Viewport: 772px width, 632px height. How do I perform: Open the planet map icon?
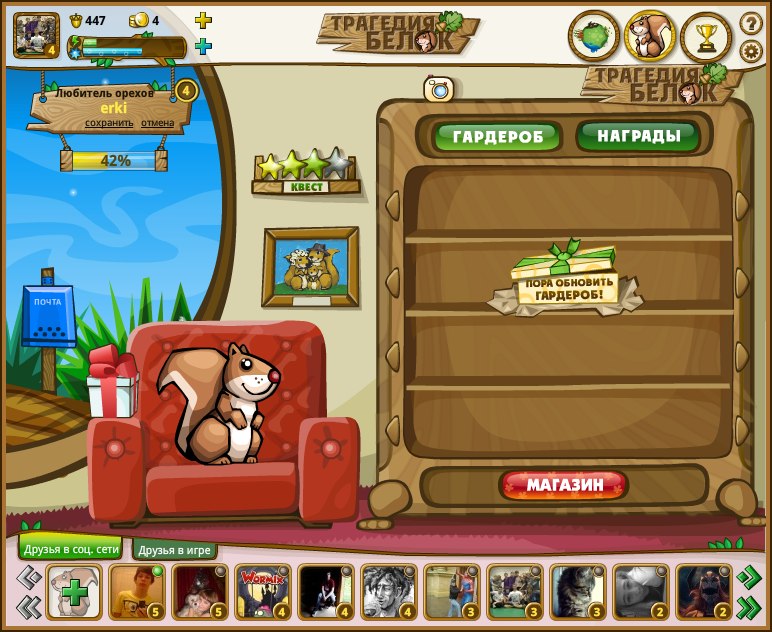coord(594,37)
